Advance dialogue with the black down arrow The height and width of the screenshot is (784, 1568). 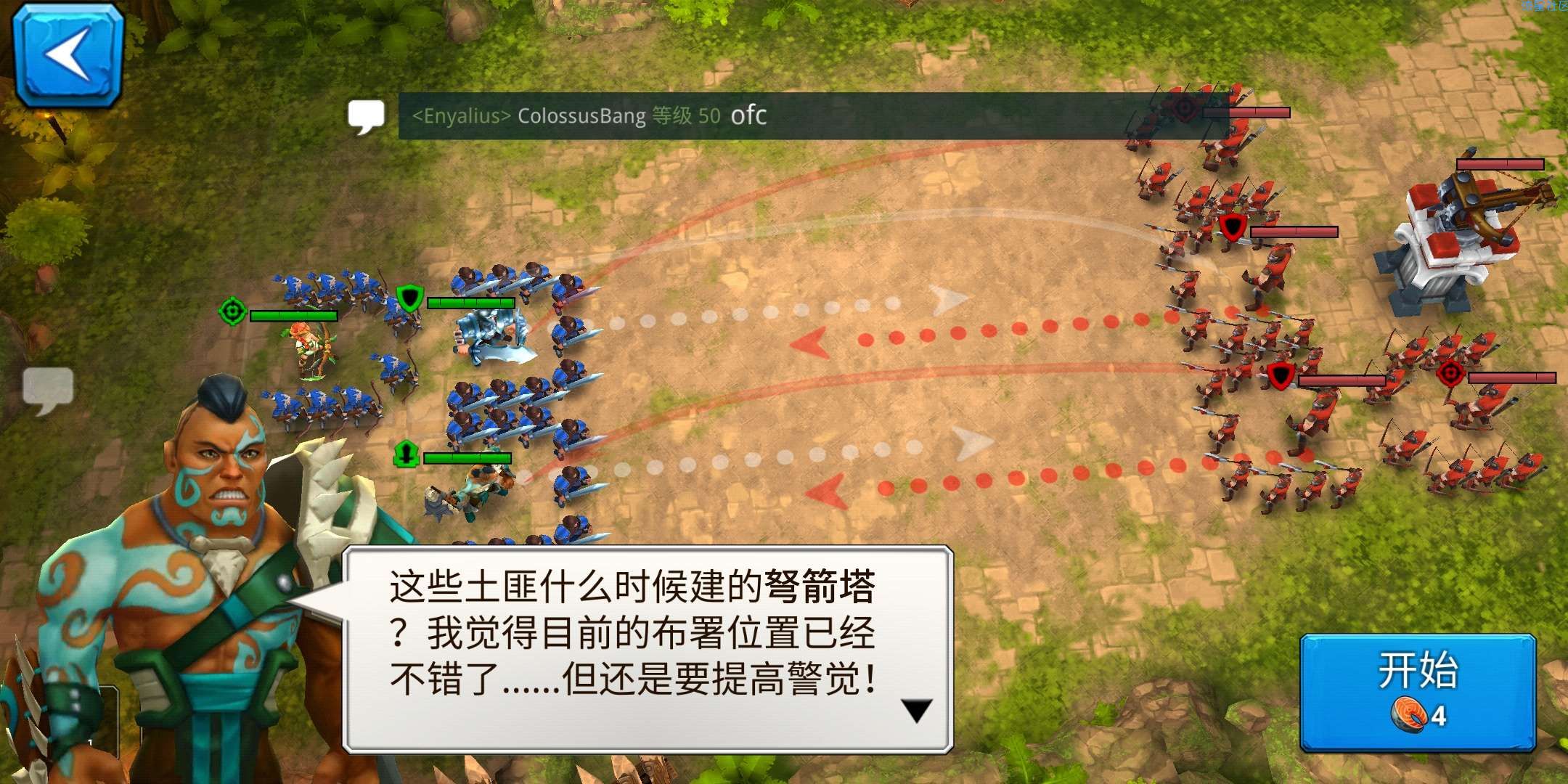(916, 711)
